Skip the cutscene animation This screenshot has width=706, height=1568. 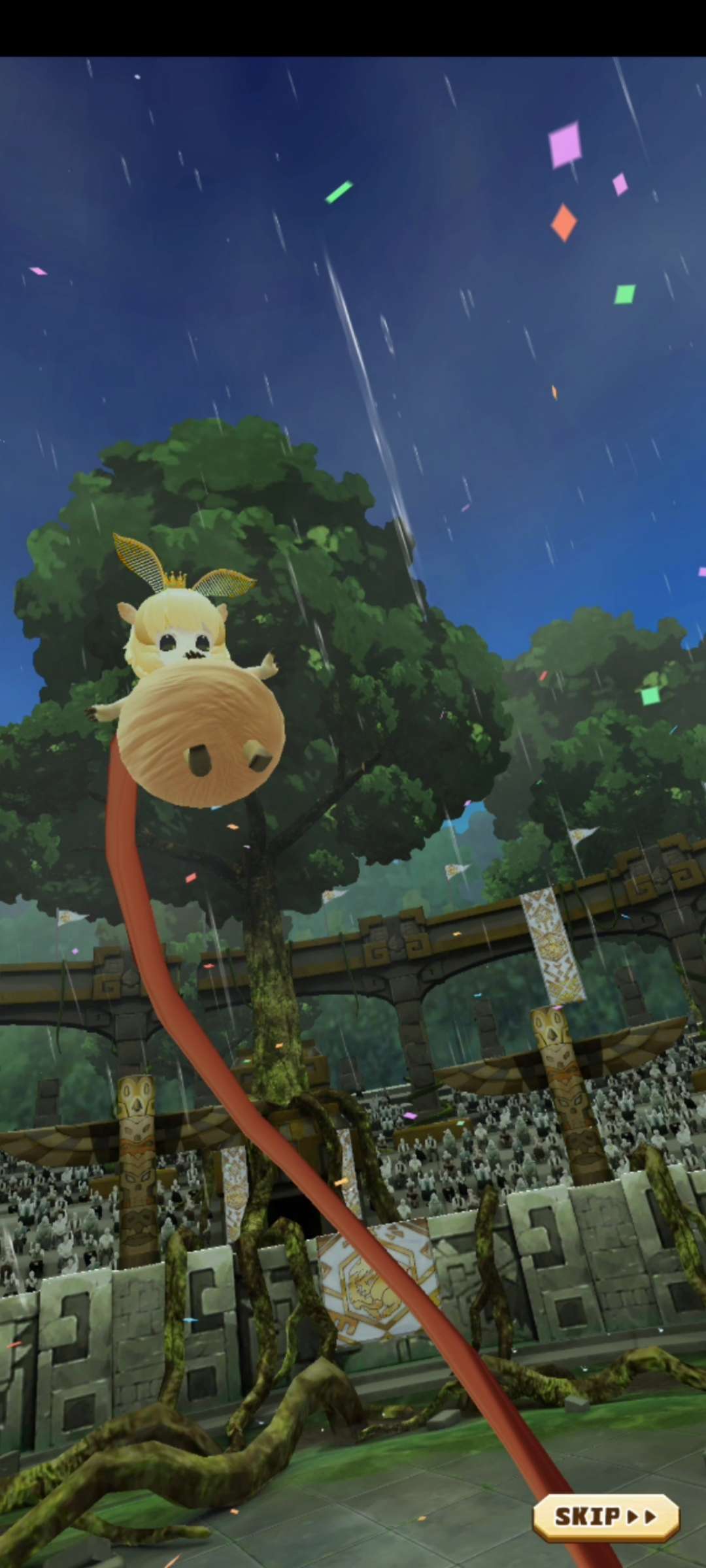click(605, 1516)
